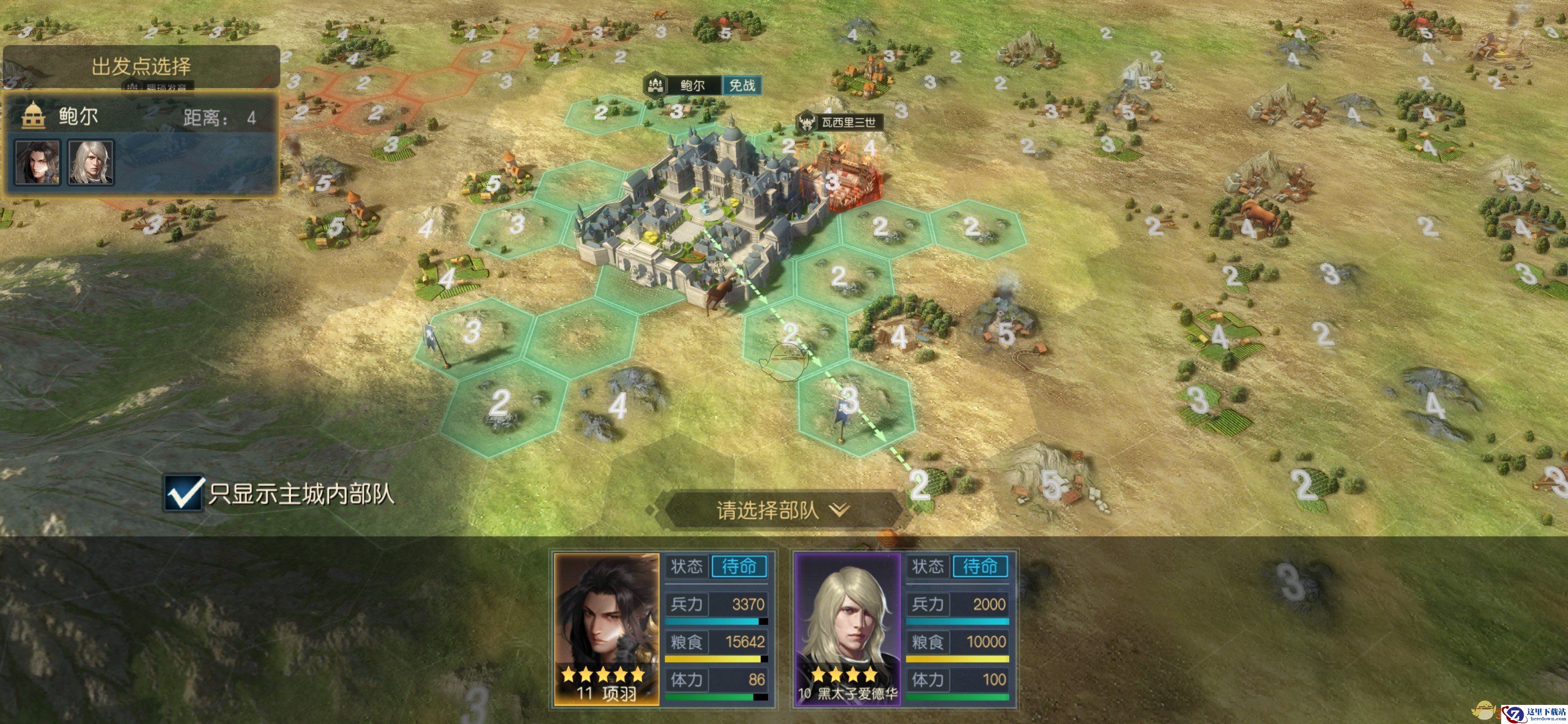Choose the 黑太子爱德华 troop card
This screenshot has width=1568, height=724.
(904, 629)
